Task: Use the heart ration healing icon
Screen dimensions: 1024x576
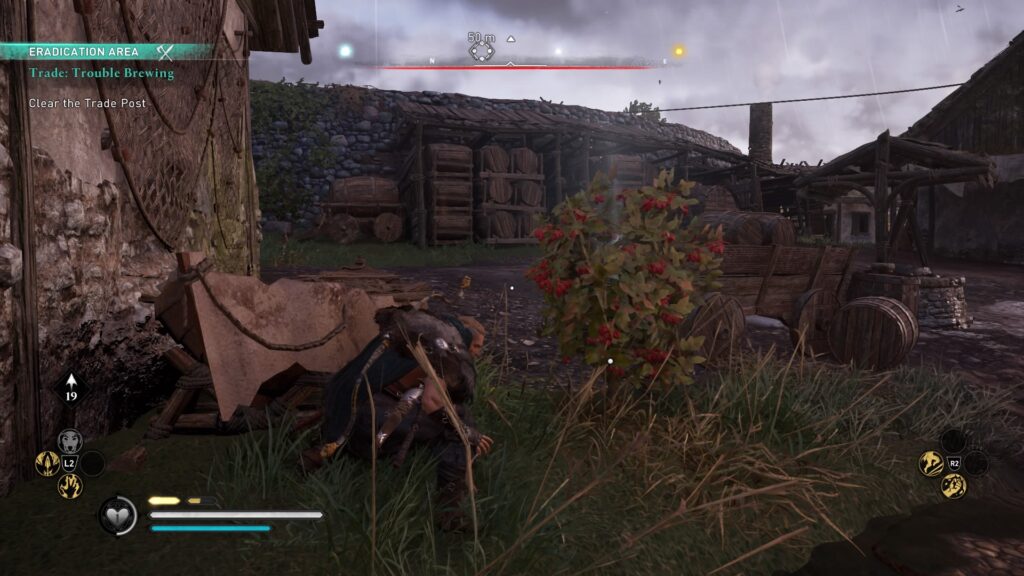Action: click(x=116, y=515)
